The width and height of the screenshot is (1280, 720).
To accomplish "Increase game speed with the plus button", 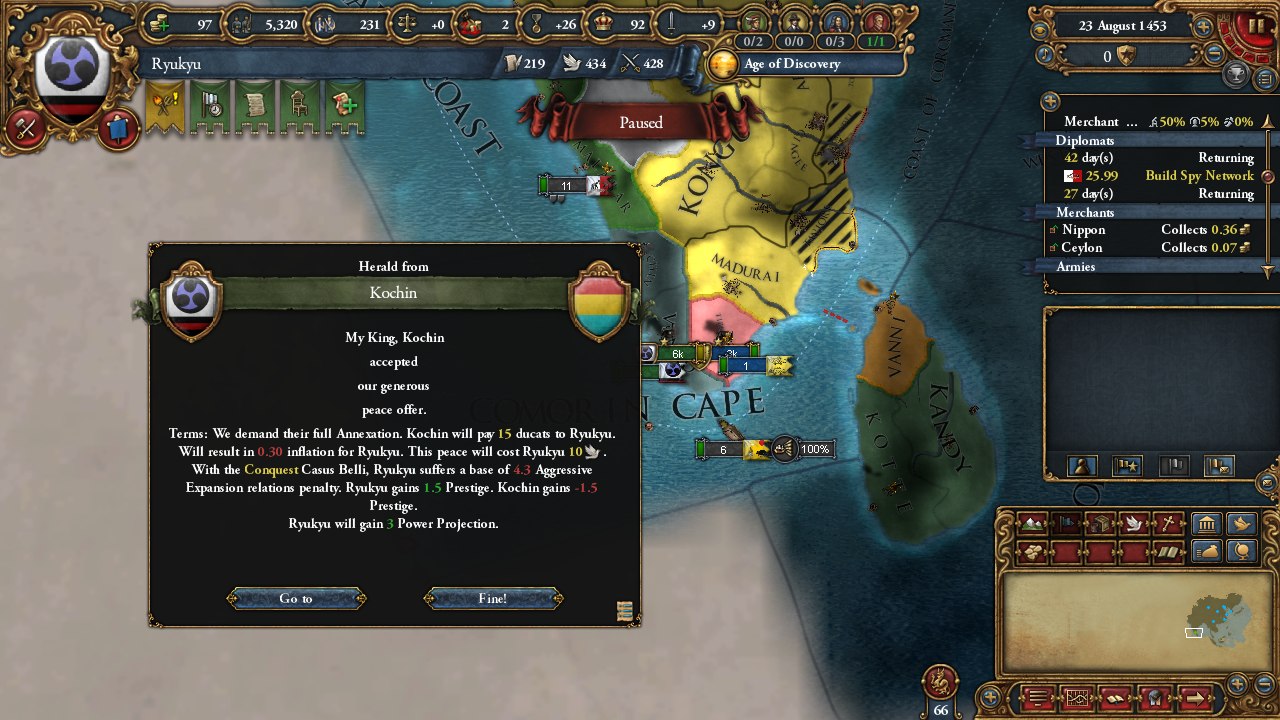I will [1203, 27].
